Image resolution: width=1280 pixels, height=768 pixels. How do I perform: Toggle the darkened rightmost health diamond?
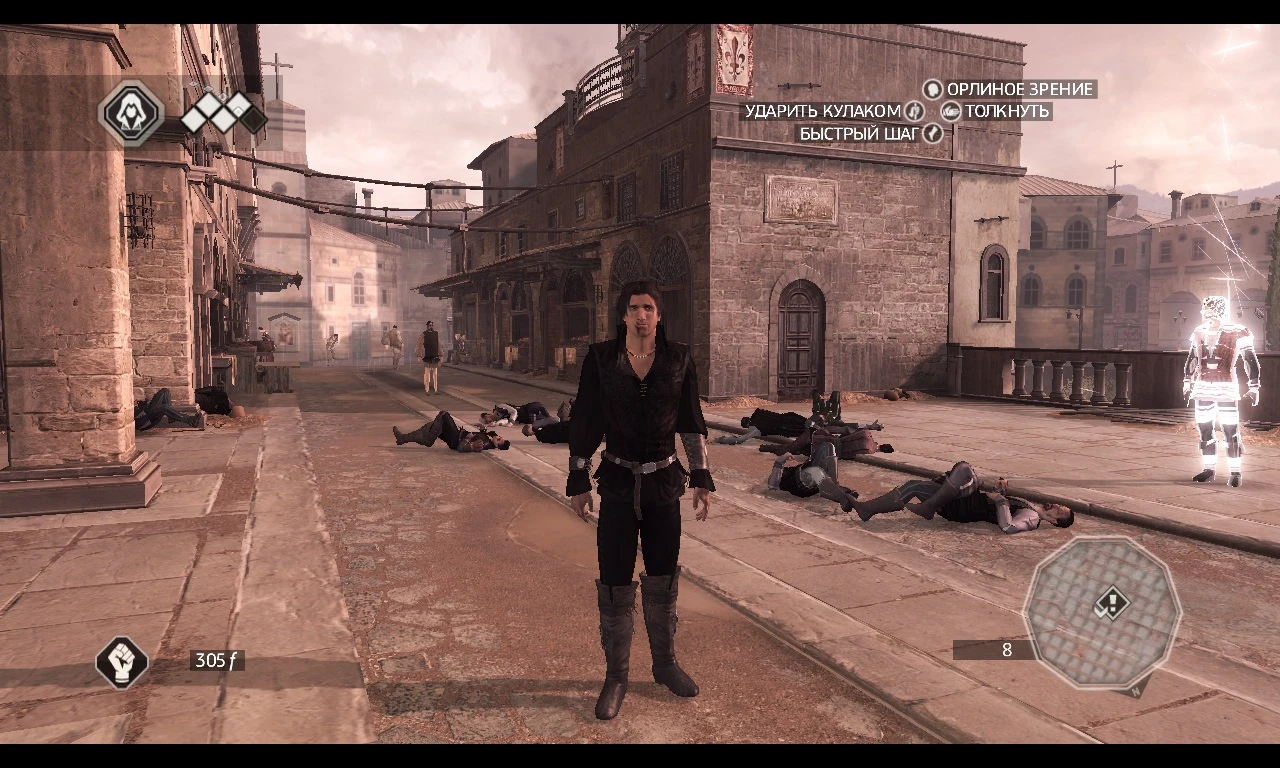[252, 119]
